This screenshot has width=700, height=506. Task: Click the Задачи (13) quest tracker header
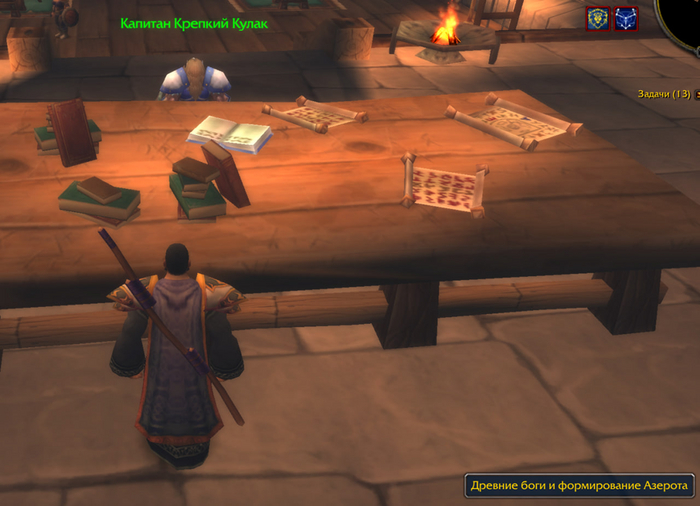click(664, 94)
